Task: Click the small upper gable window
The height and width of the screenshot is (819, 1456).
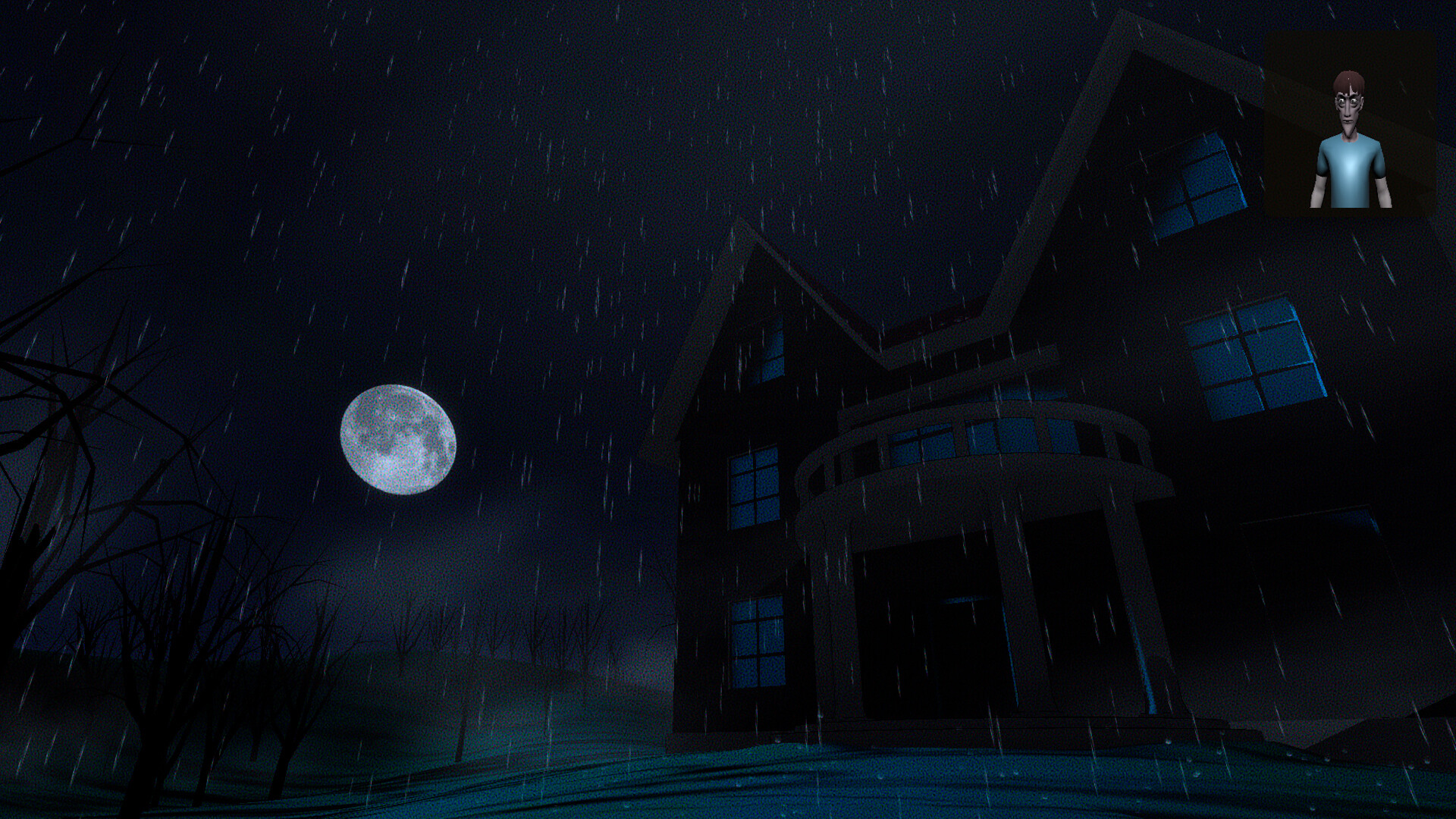Action: point(773,349)
